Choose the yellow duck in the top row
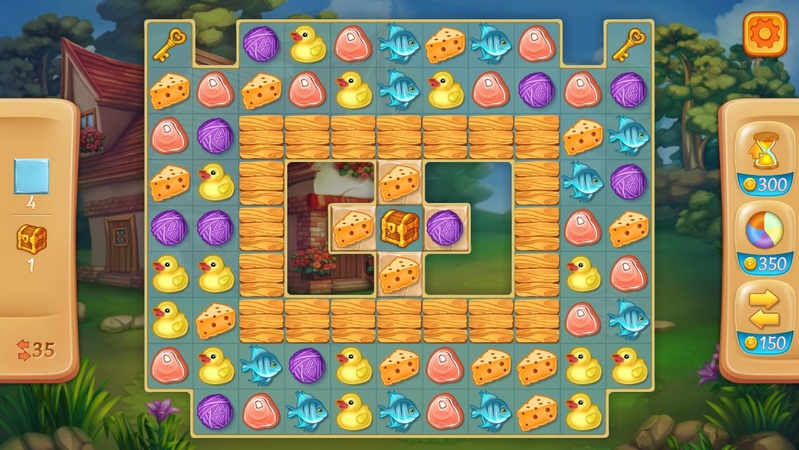799x450 pixels. [x=307, y=44]
